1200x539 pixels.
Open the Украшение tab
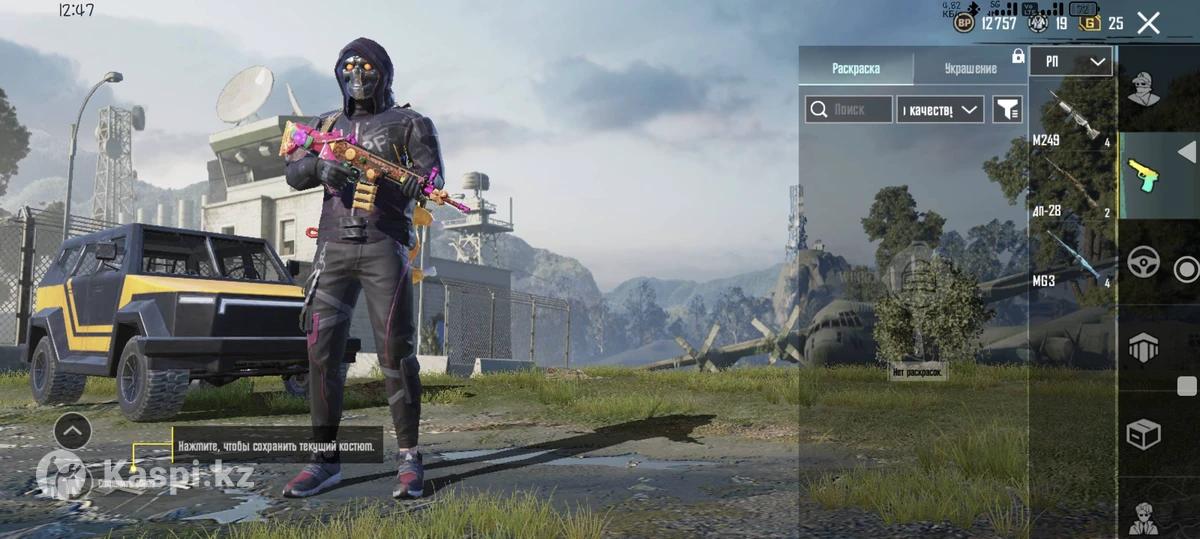click(x=970, y=68)
